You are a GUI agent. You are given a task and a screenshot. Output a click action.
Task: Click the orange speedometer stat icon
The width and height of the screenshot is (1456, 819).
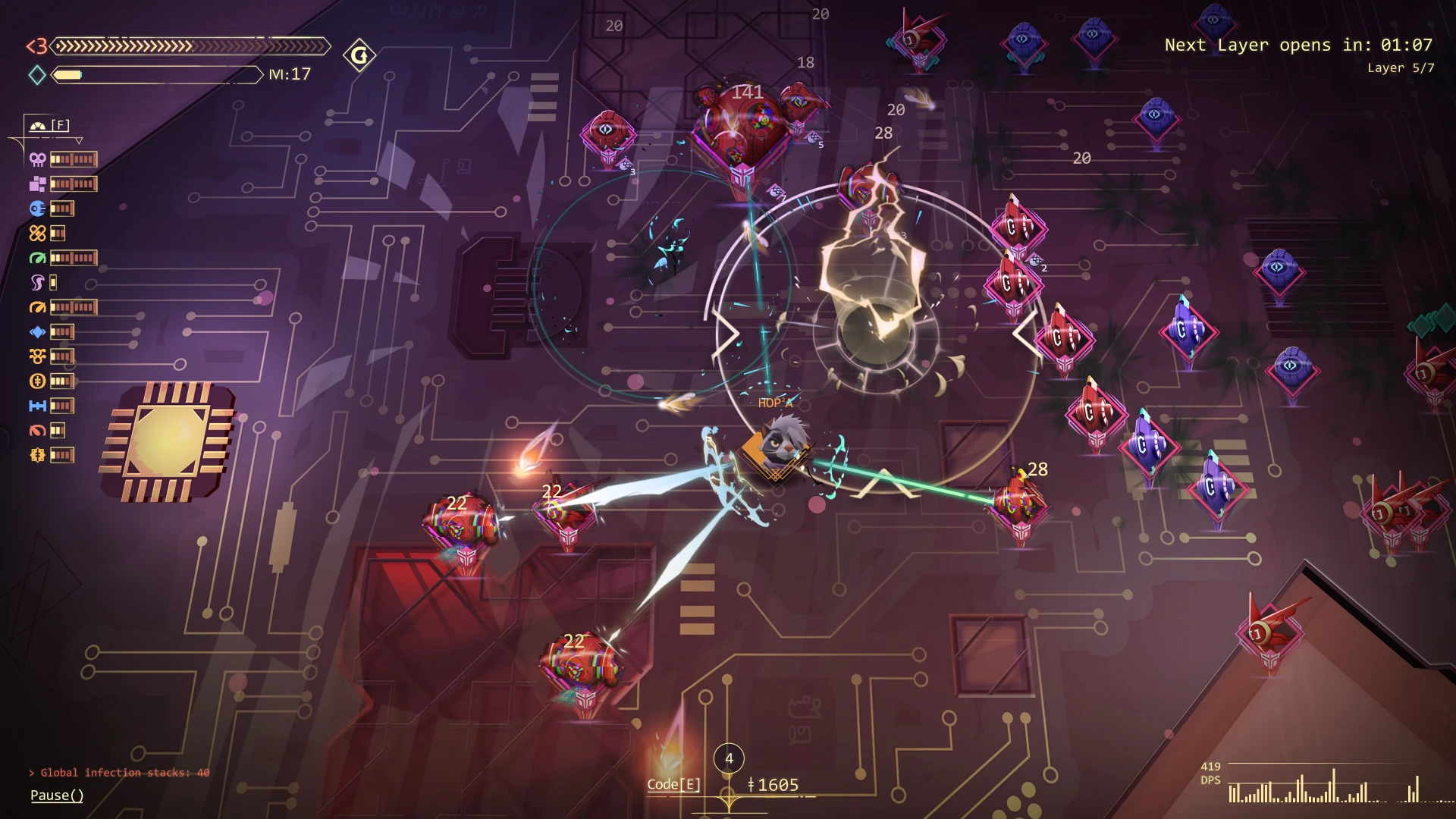[x=37, y=307]
